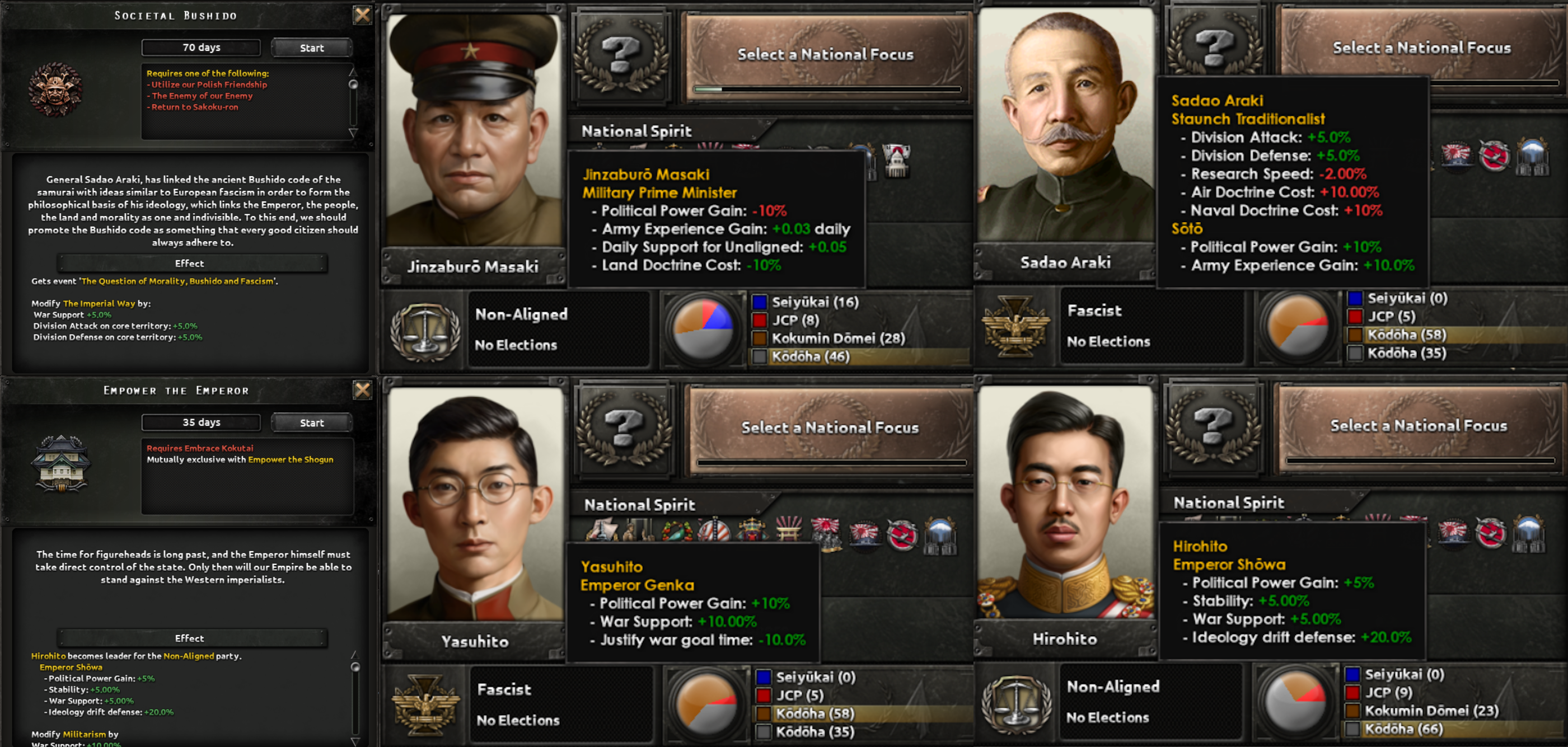Open the Kokutai throne national spirit icon
Viewport: 1568px width, 747px height.
point(753,530)
